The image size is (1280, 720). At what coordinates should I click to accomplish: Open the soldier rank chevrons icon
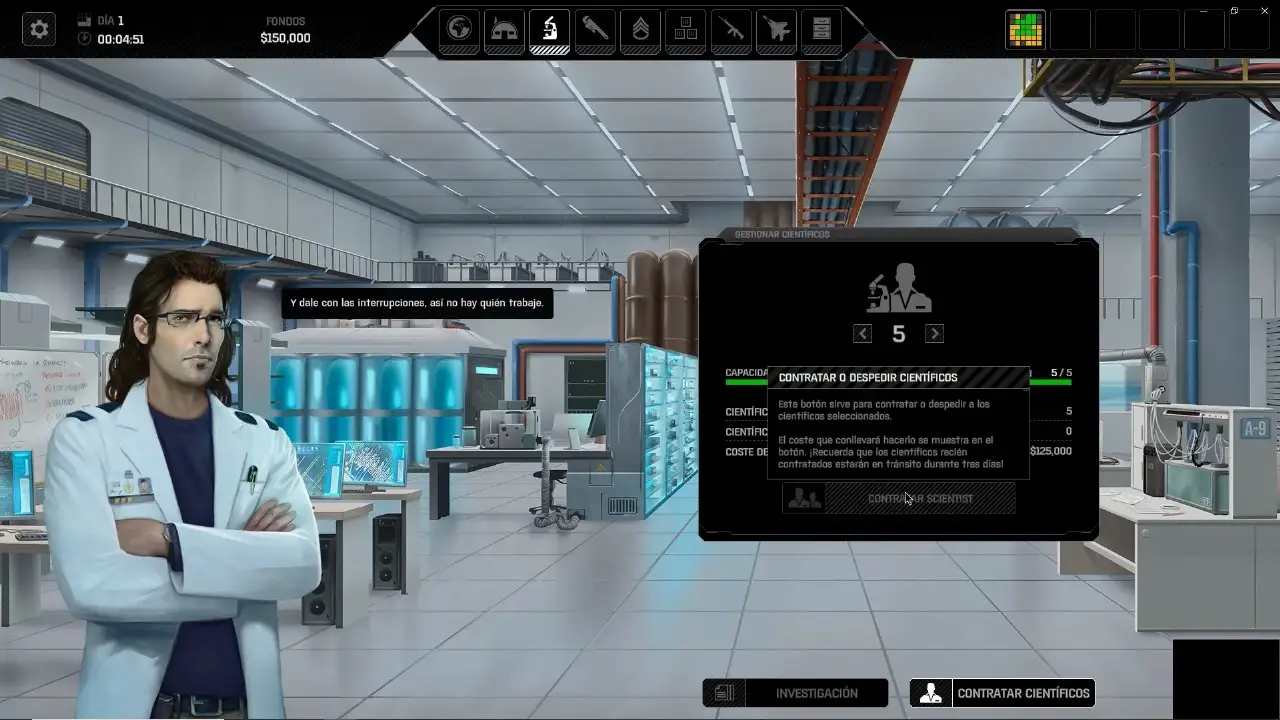tap(640, 30)
